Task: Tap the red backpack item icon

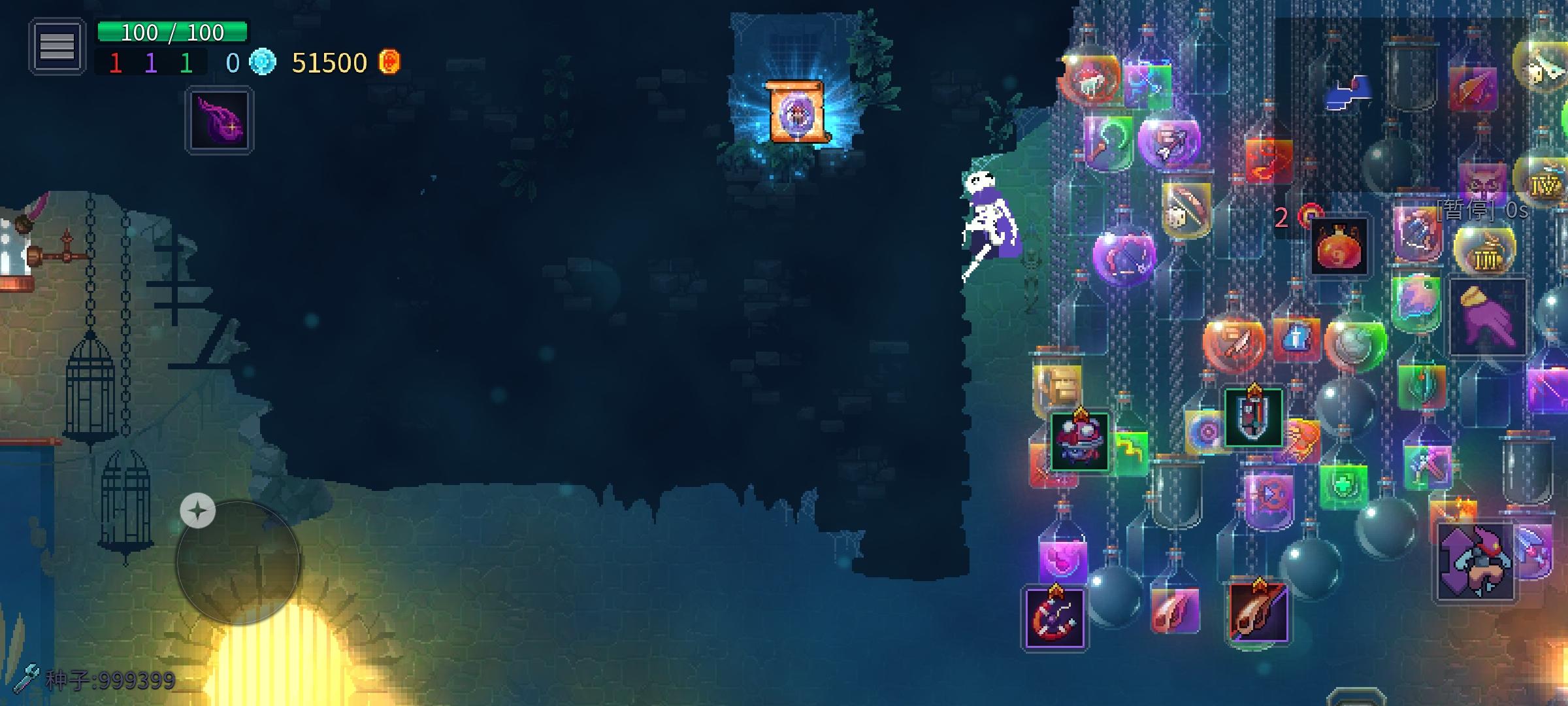Action: click(x=1338, y=246)
